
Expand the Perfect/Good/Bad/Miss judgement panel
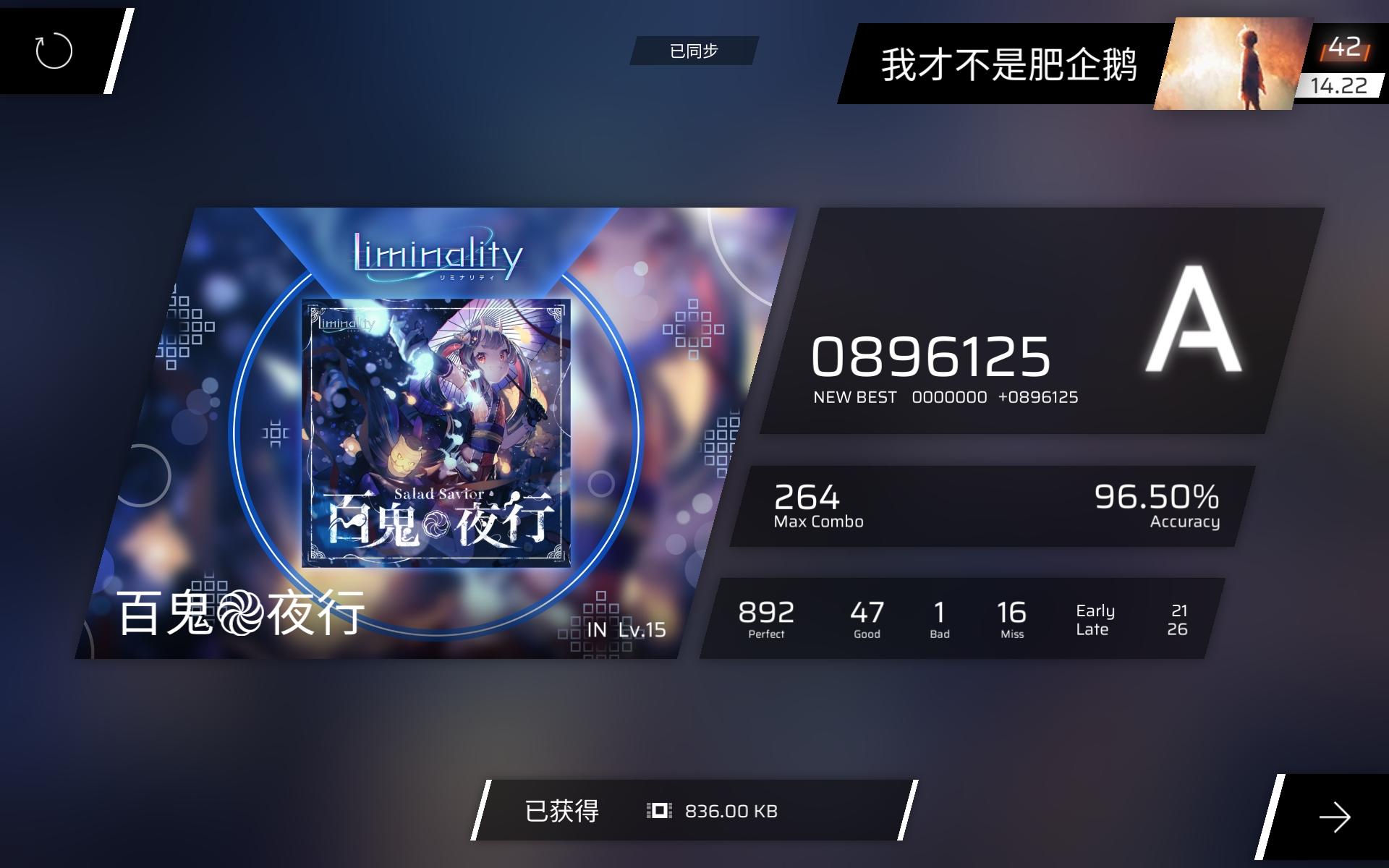[883, 620]
